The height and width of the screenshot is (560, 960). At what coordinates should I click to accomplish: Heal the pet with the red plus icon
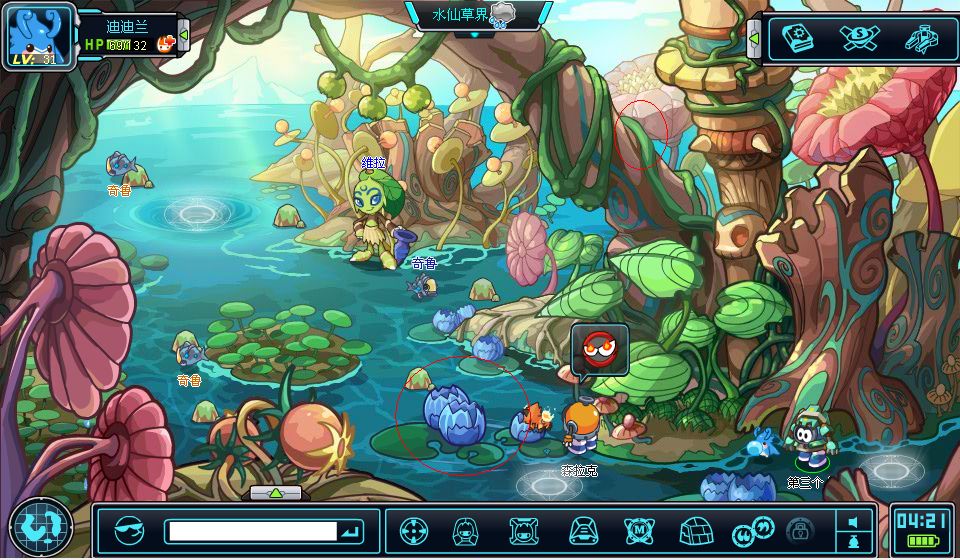(166, 44)
